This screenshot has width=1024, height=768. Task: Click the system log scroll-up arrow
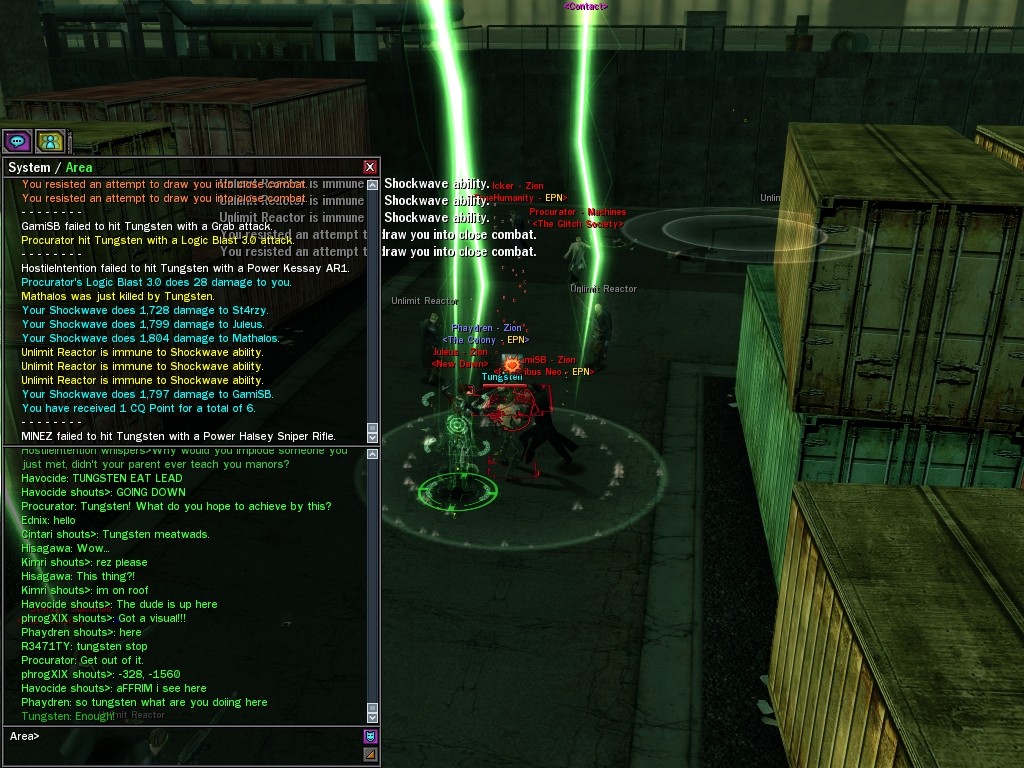click(373, 184)
